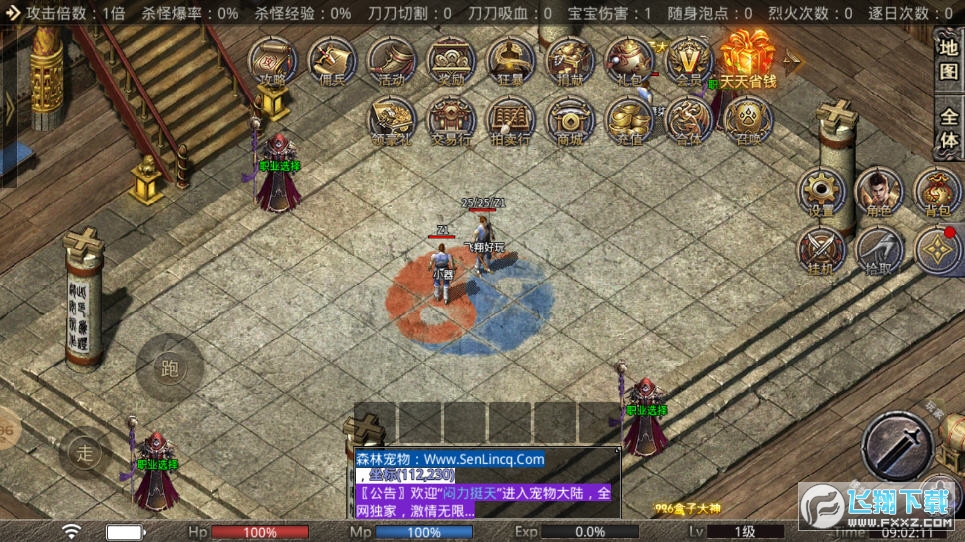The width and height of the screenshot is (965, 542).
Task: Show the 活动 events panel
Action: 392,62
